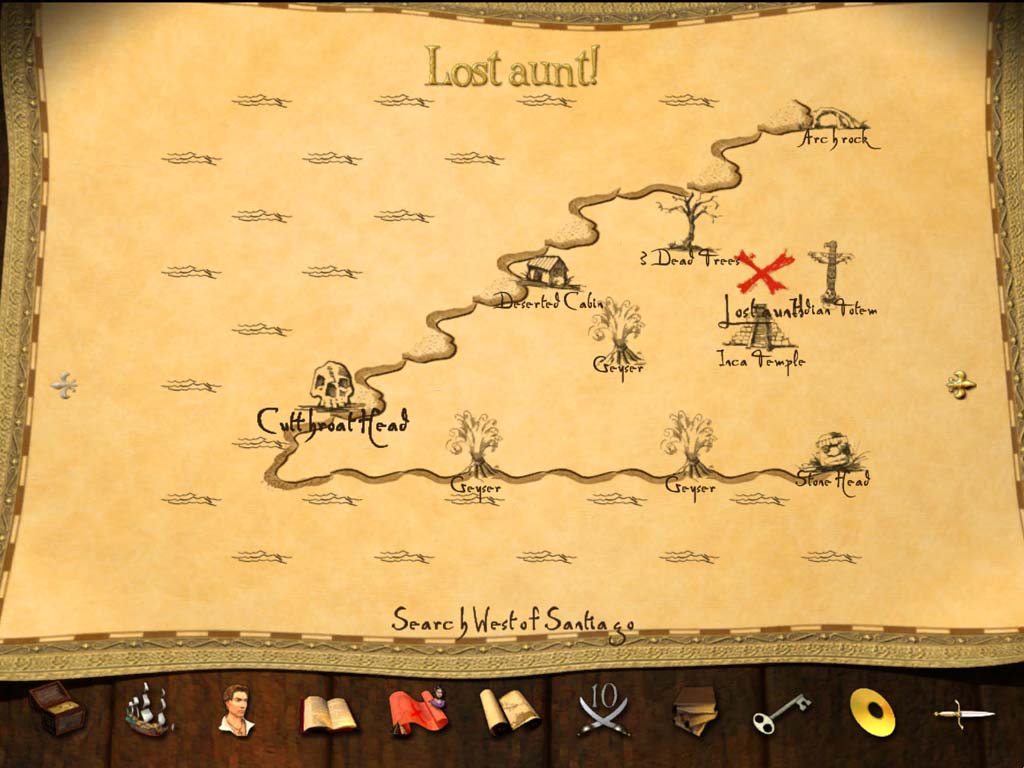Image resolution: width=1024 pixels, height=768 pixels.
Task: Go to previous map with silver fleur-de-lis
Action: (x=65, y=385)
